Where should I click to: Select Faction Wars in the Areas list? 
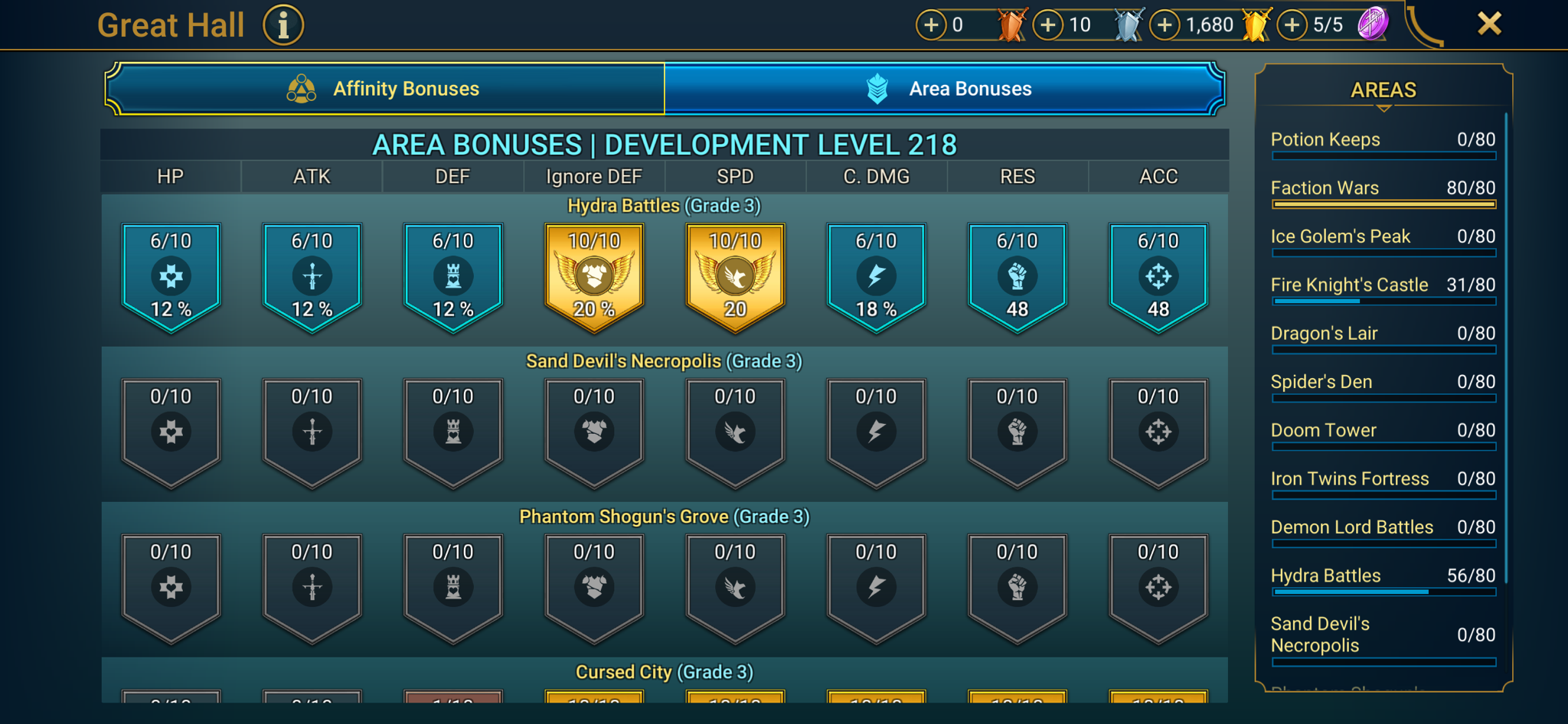(x=1383, y=188)
